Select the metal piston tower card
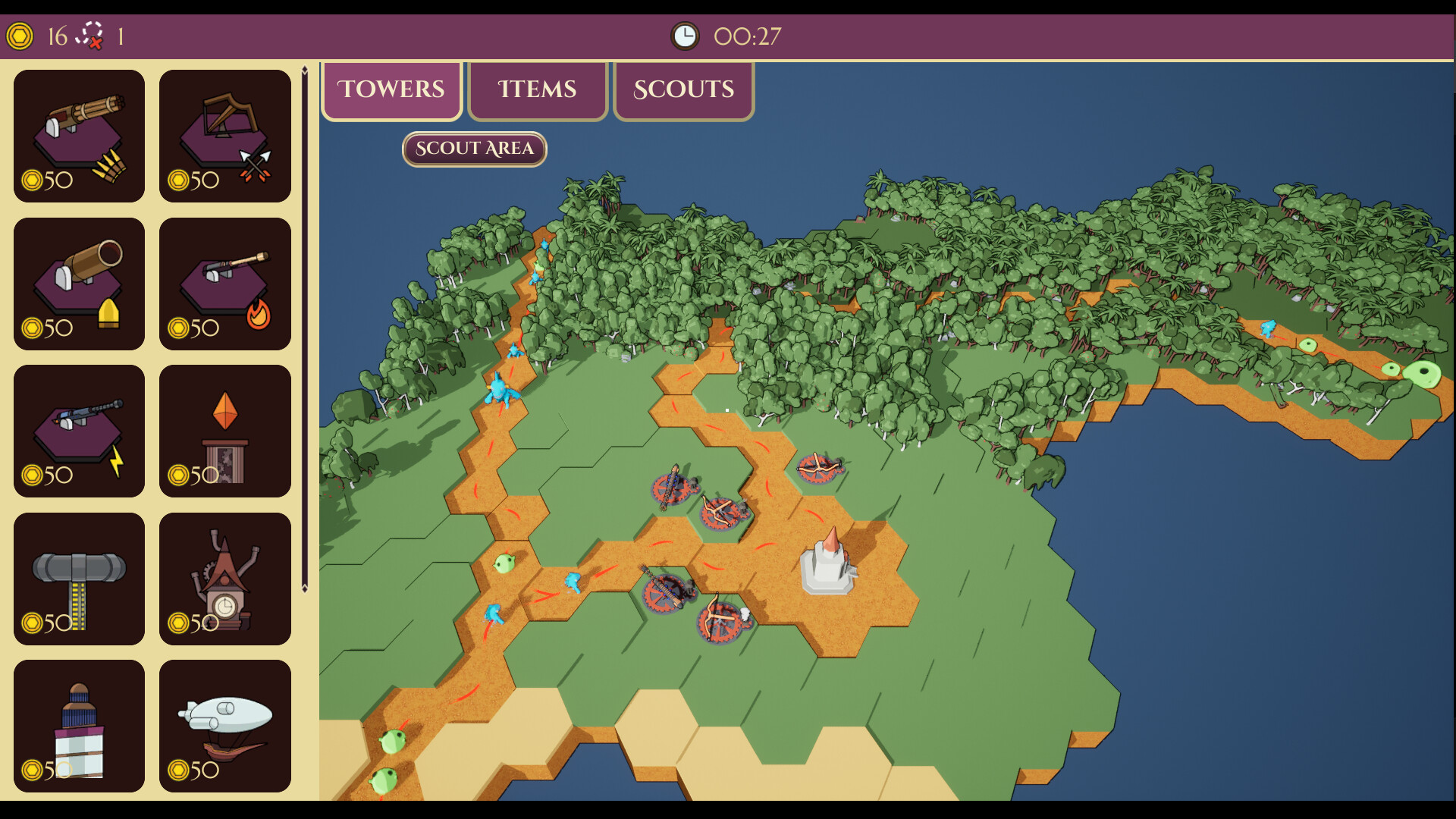The image size is (1456, 819). click(79, 578)
